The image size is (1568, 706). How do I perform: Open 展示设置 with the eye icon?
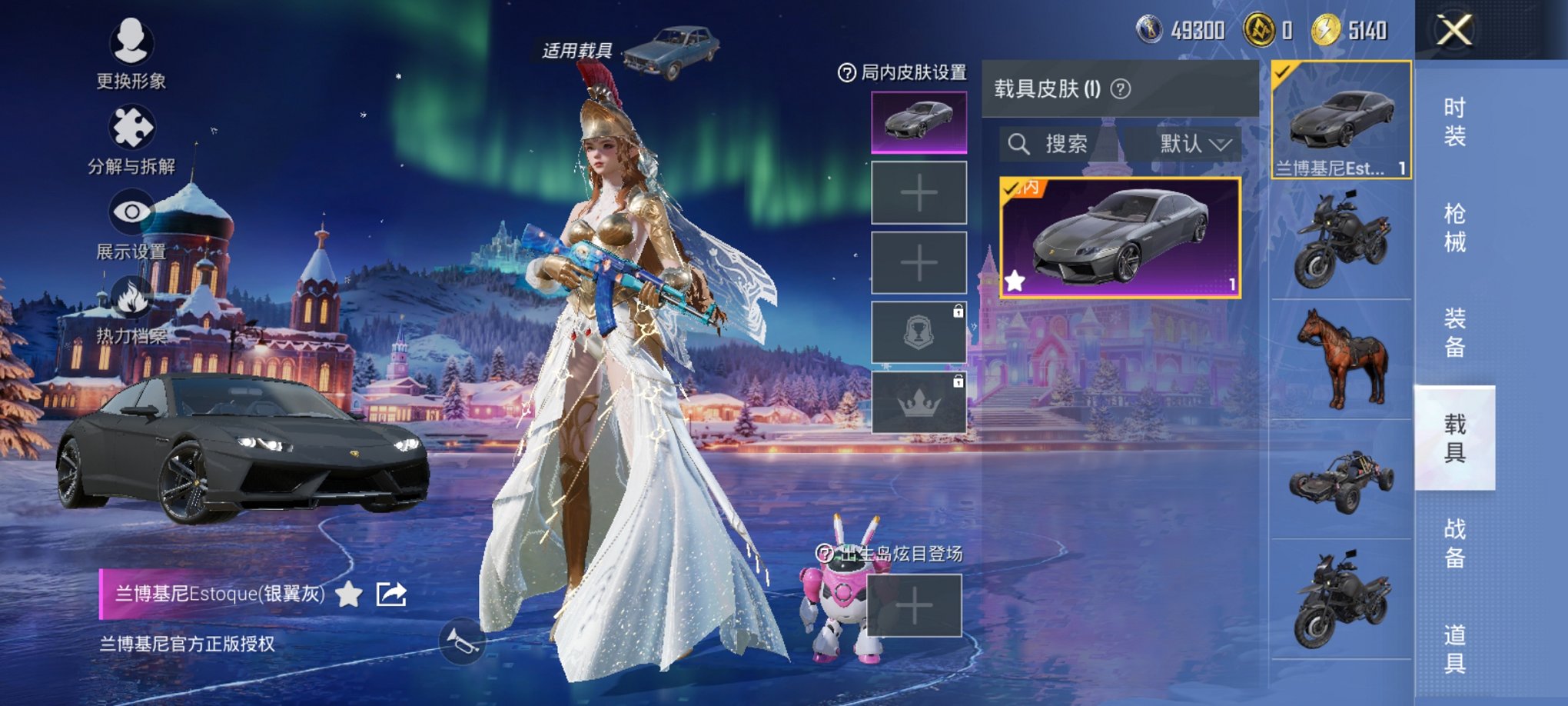coord(131,211)
